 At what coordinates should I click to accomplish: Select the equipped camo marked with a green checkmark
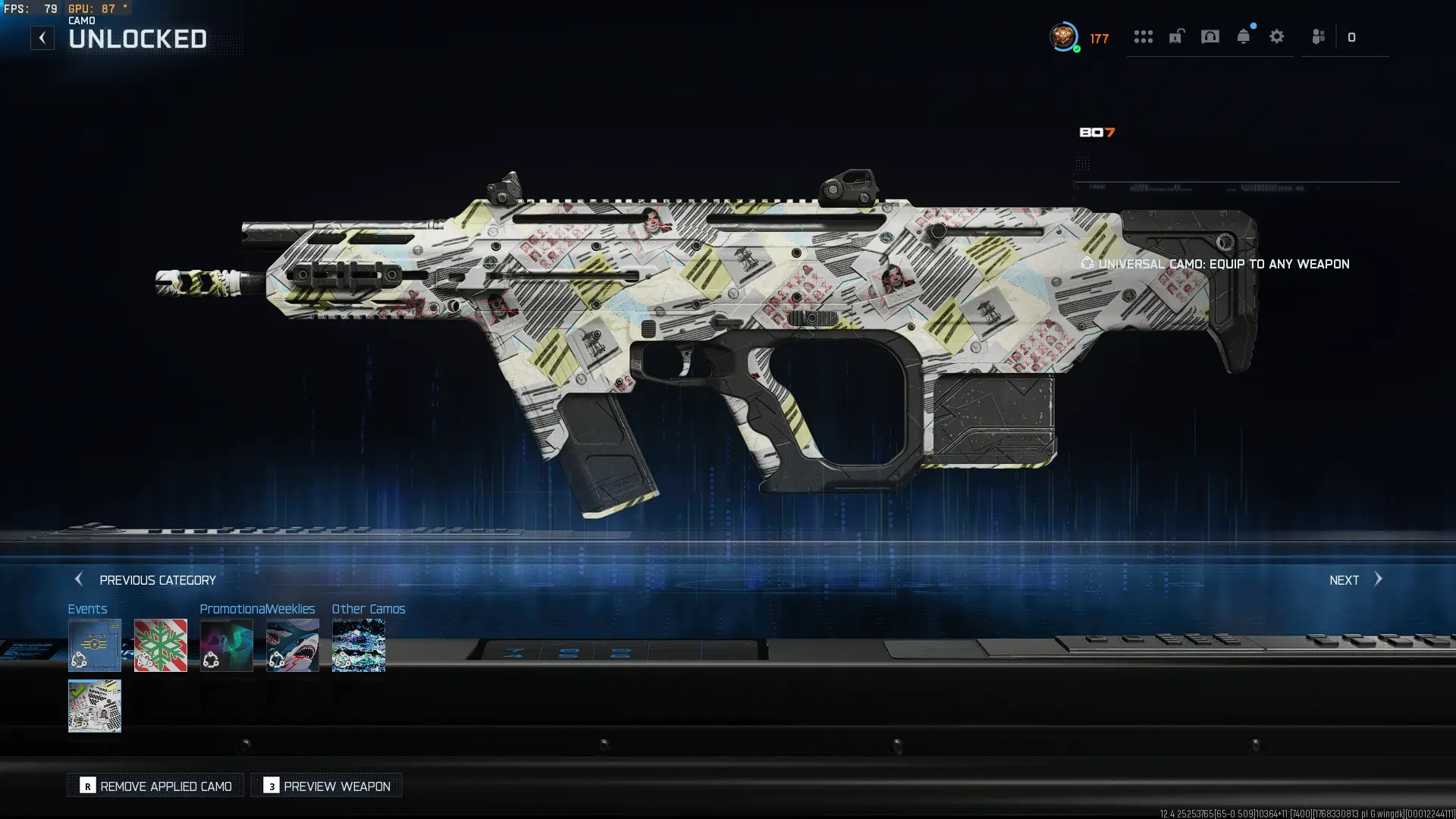pos(95,707)
